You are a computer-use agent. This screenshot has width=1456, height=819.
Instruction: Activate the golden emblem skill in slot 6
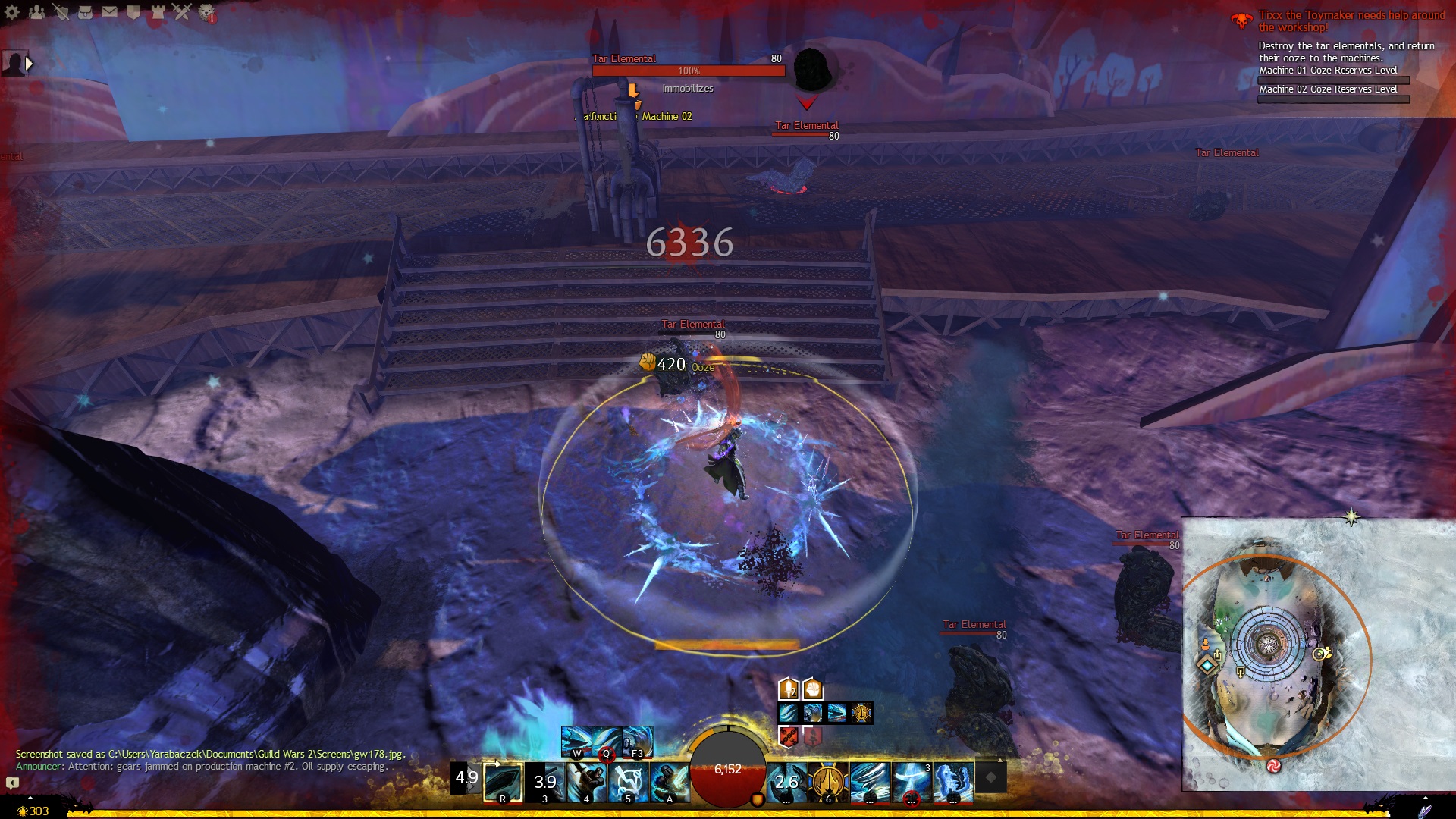click(828, 783)
